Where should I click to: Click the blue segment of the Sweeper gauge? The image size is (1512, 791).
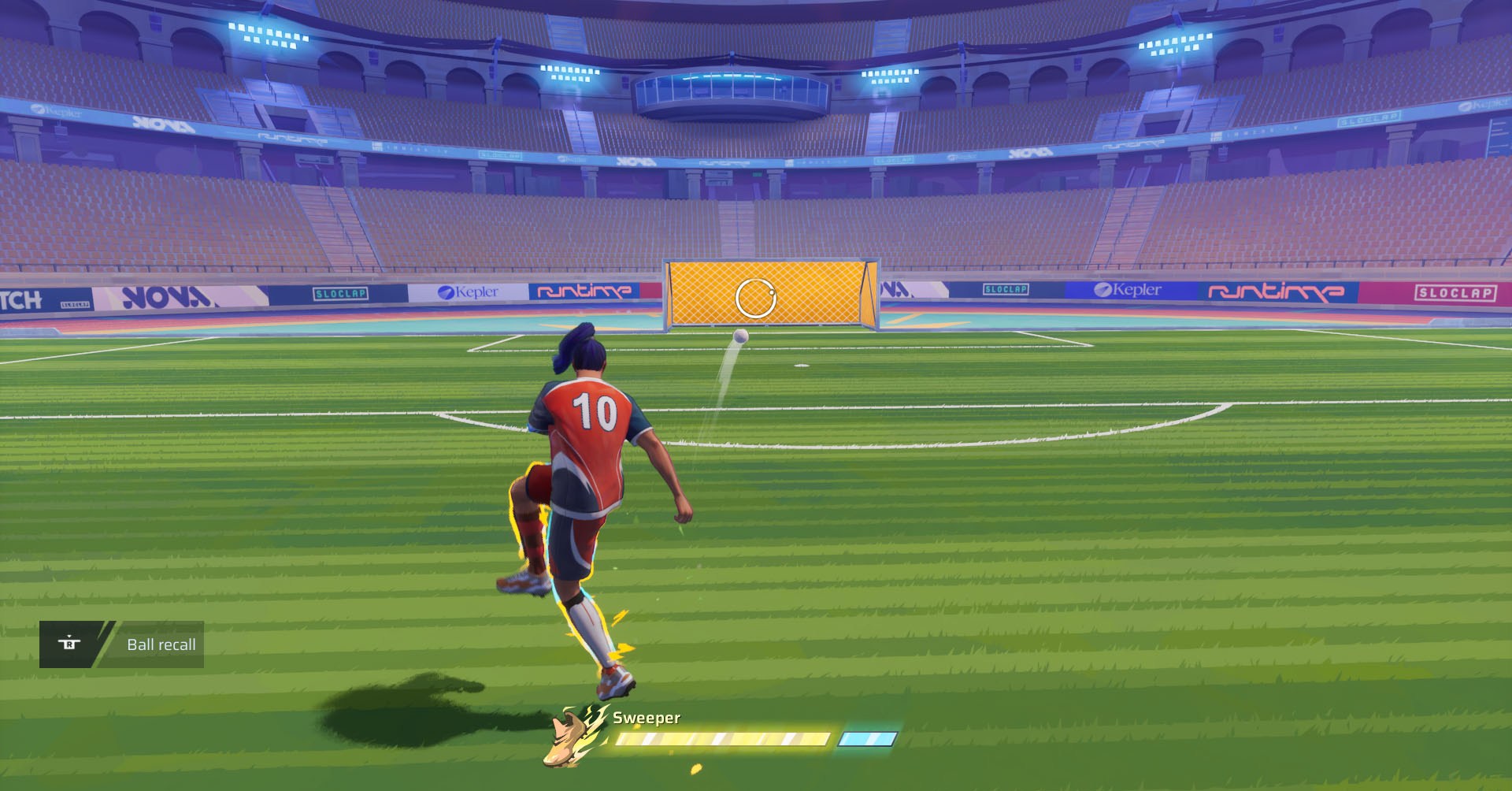point(869,738)
